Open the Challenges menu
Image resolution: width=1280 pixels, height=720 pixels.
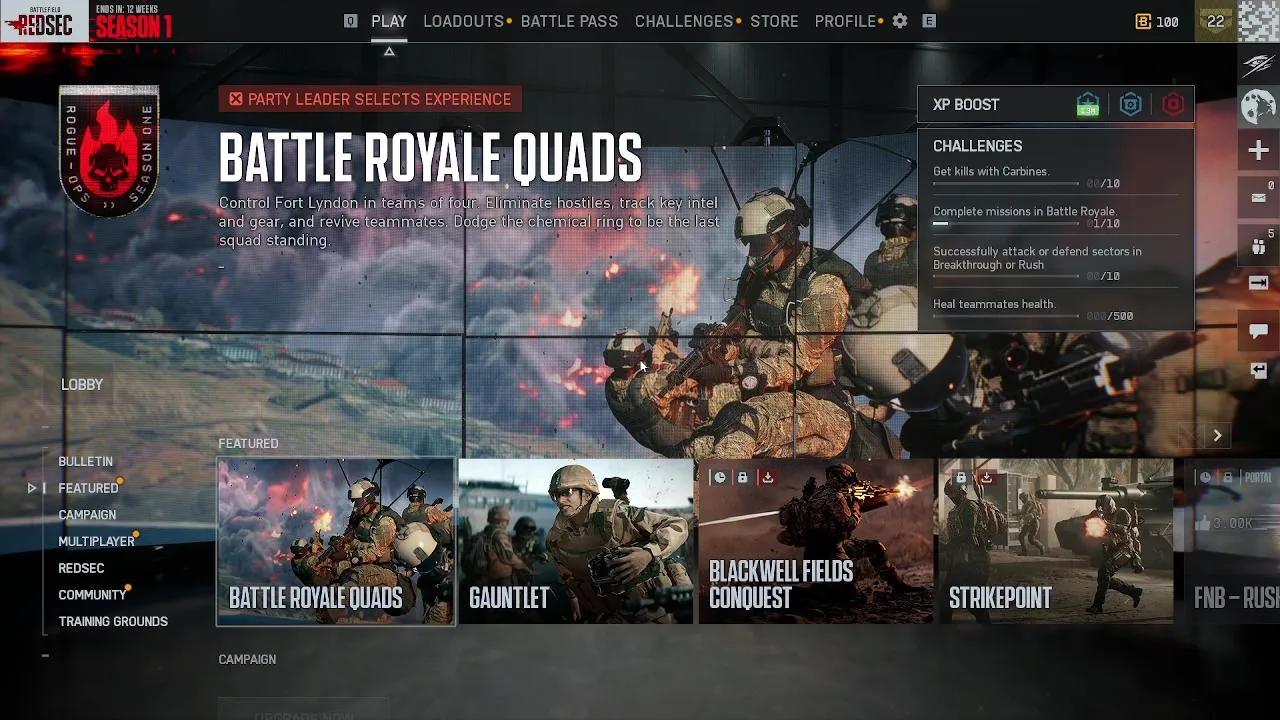pos(684,20)
